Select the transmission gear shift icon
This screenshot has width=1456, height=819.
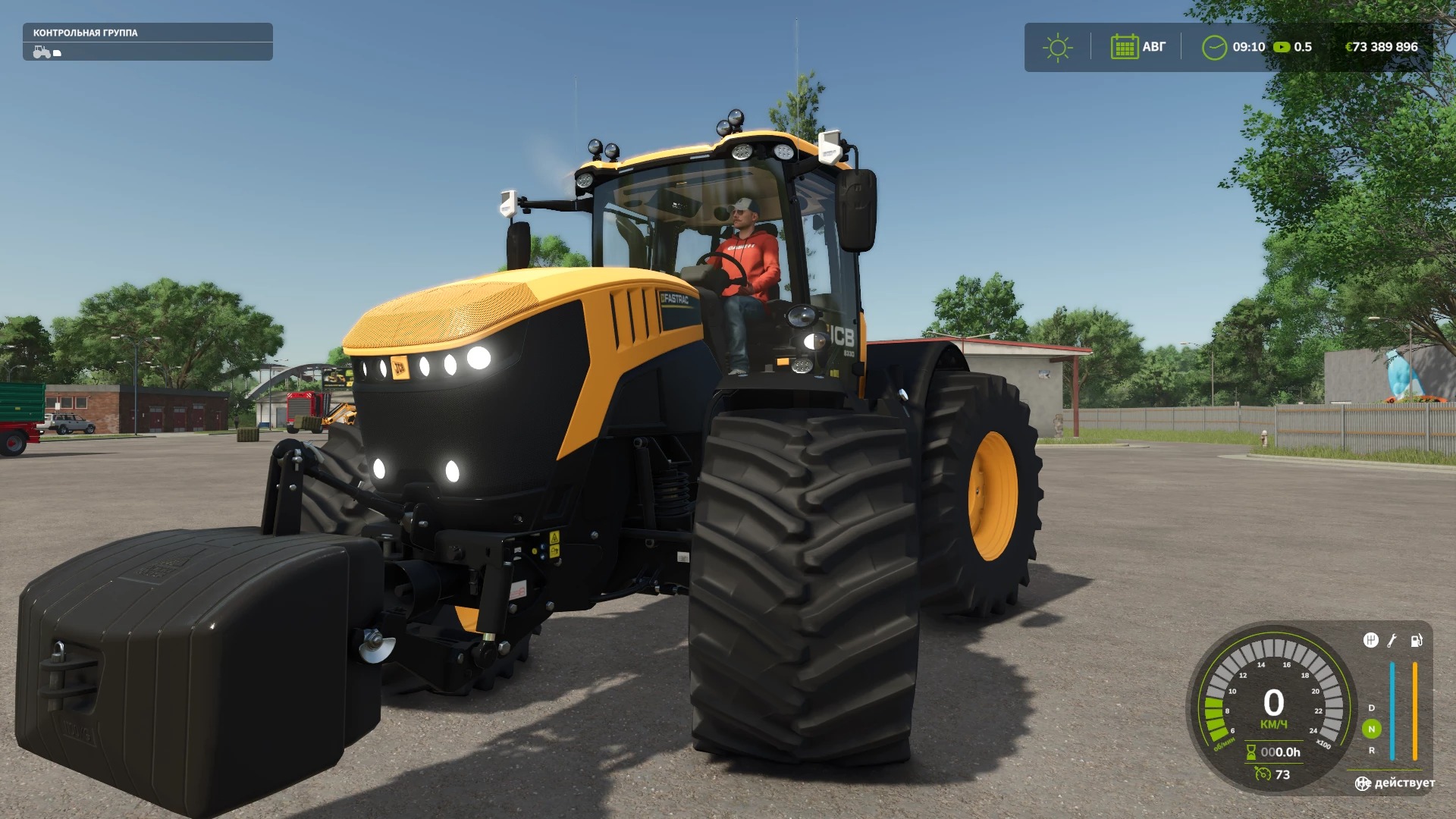[x=1371, y=639]
